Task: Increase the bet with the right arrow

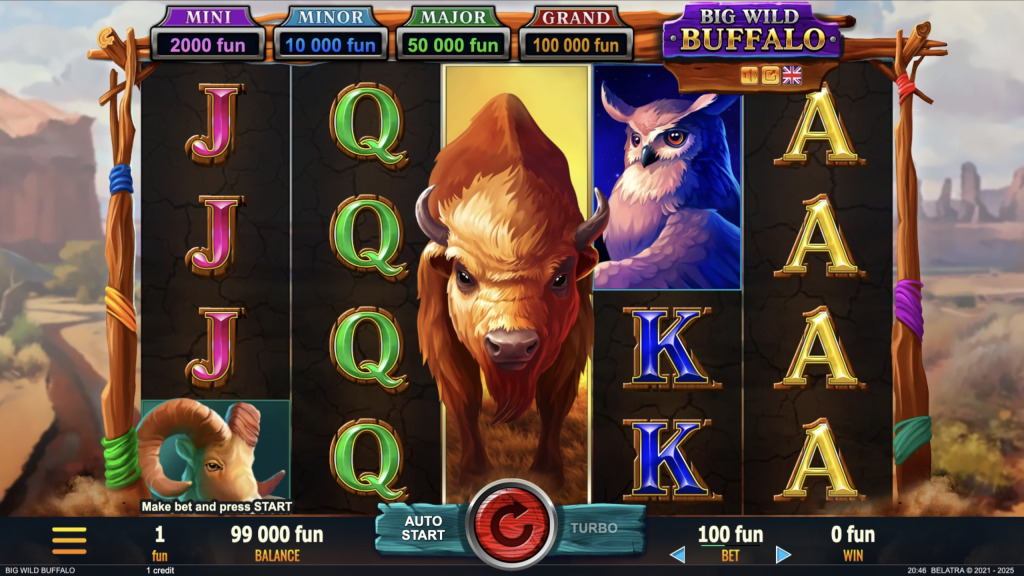Action: [x=783, y=554]
